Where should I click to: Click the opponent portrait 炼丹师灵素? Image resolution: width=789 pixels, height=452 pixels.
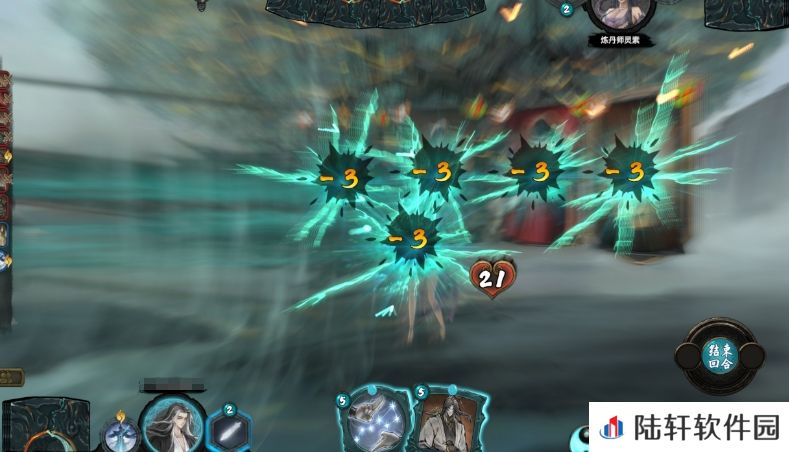tap(620, 14)
